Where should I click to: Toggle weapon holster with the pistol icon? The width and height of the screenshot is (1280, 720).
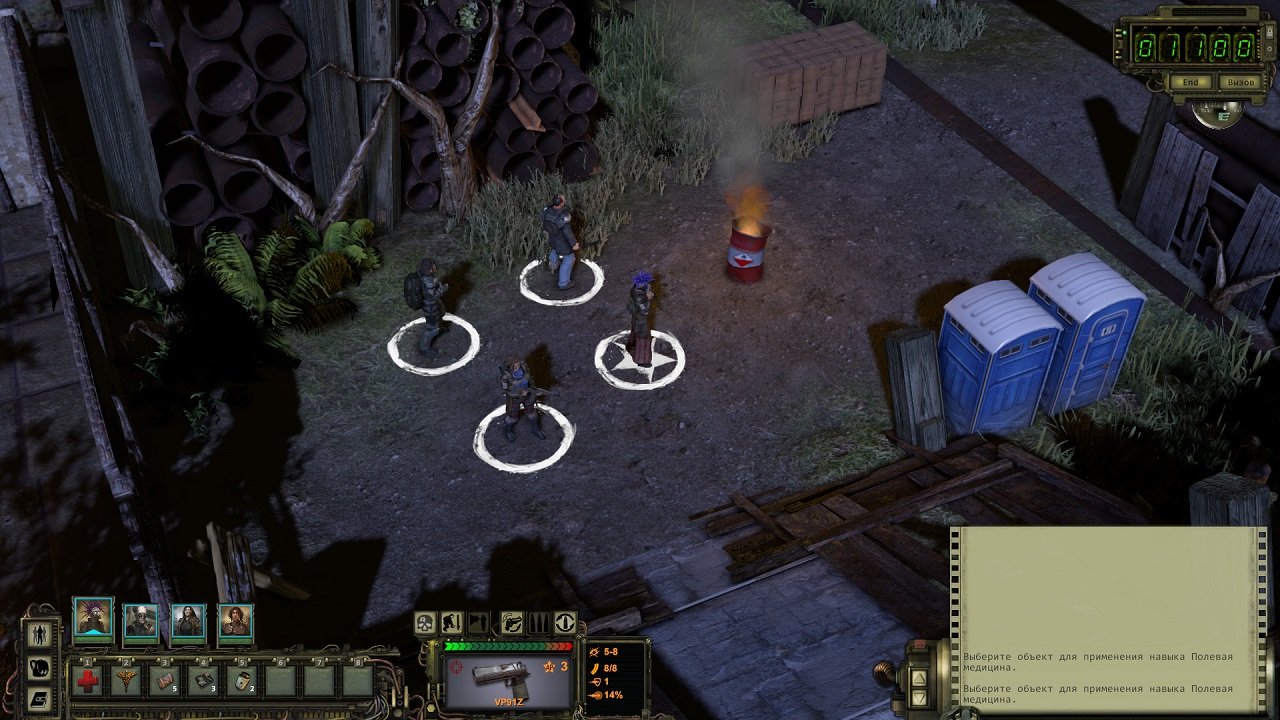pos(511,622)
